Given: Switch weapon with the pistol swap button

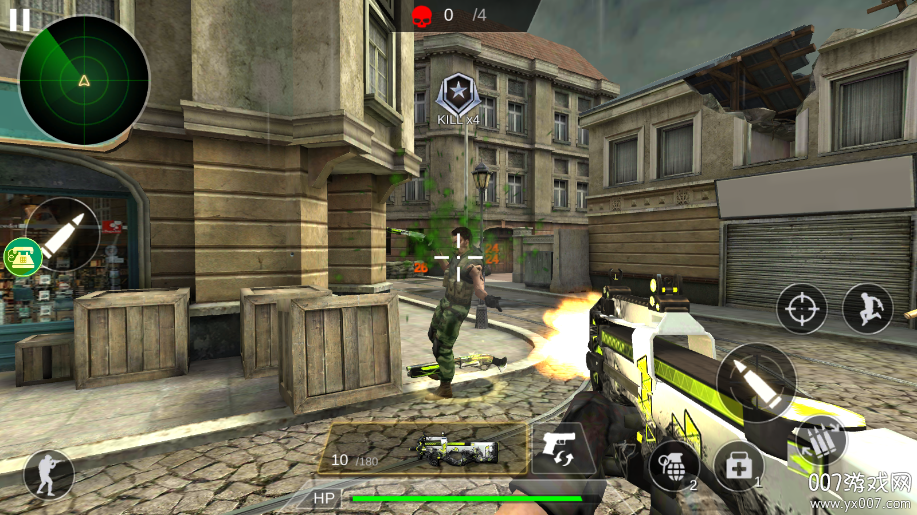Looking at the screenshot, I should pyautogui.click(x=562, y=448).
